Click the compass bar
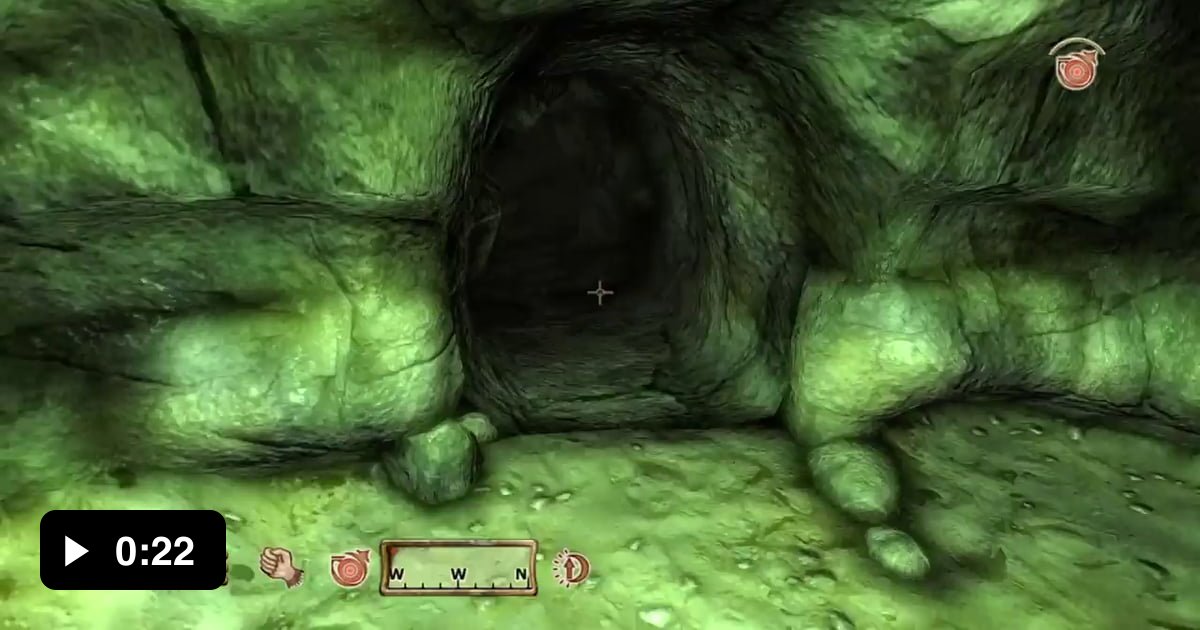The height and width of the screenshot is (630, 1200). pos(459,568)
